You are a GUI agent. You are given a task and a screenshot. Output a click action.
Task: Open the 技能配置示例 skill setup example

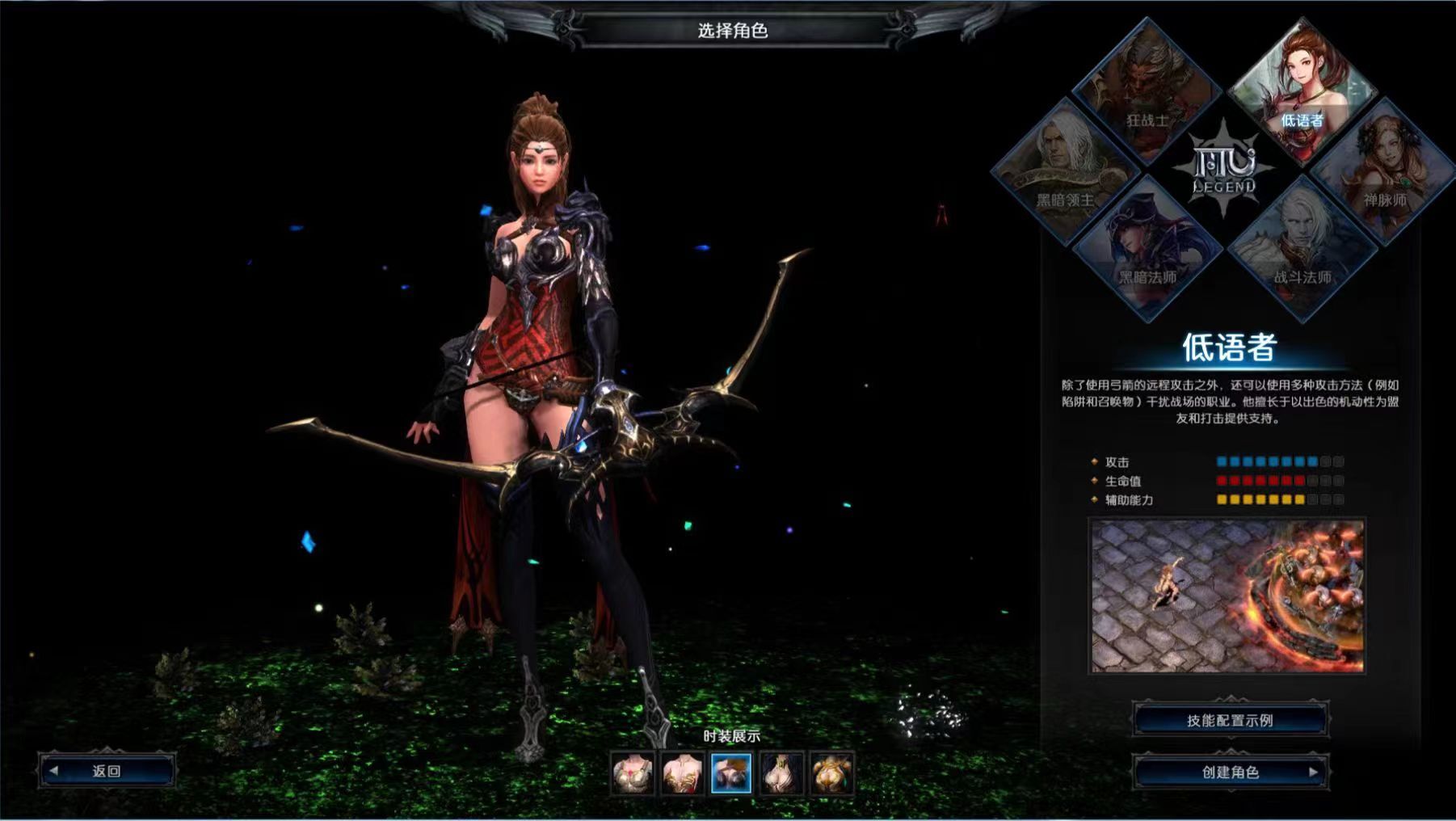[1229, 720]
